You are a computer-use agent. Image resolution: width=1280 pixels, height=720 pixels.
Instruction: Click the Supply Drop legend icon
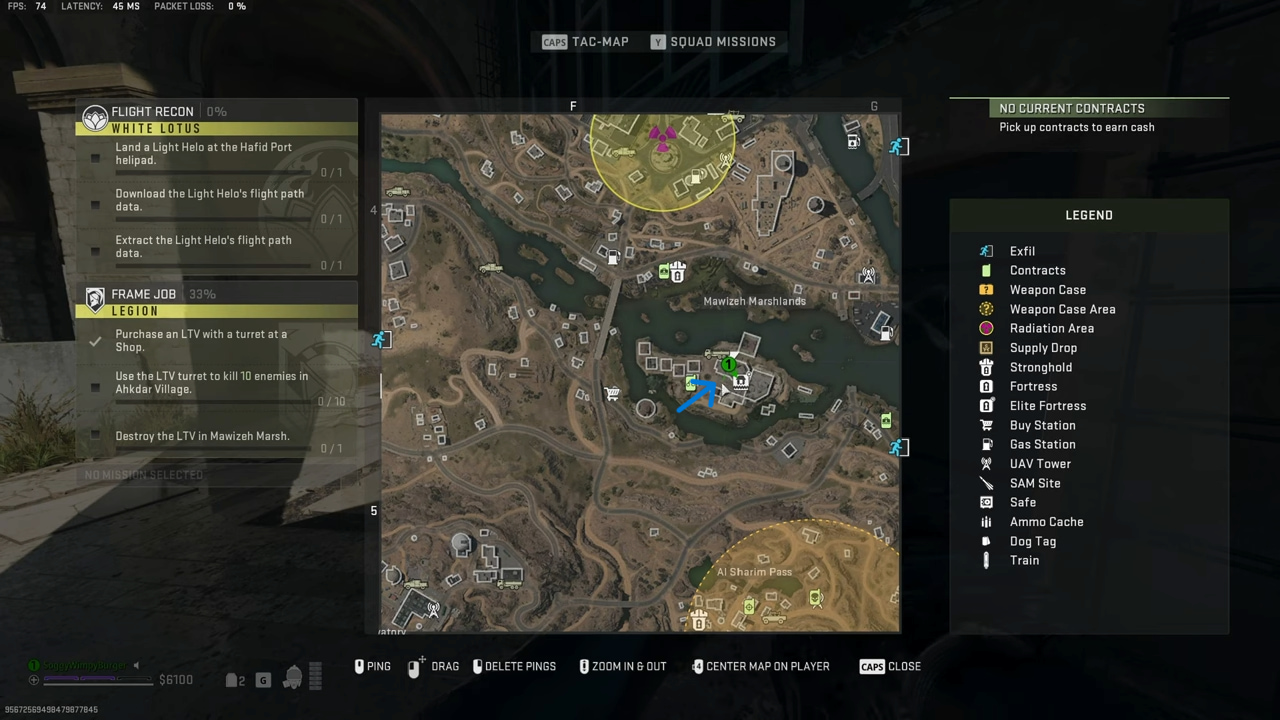click(x=986, y=347)
